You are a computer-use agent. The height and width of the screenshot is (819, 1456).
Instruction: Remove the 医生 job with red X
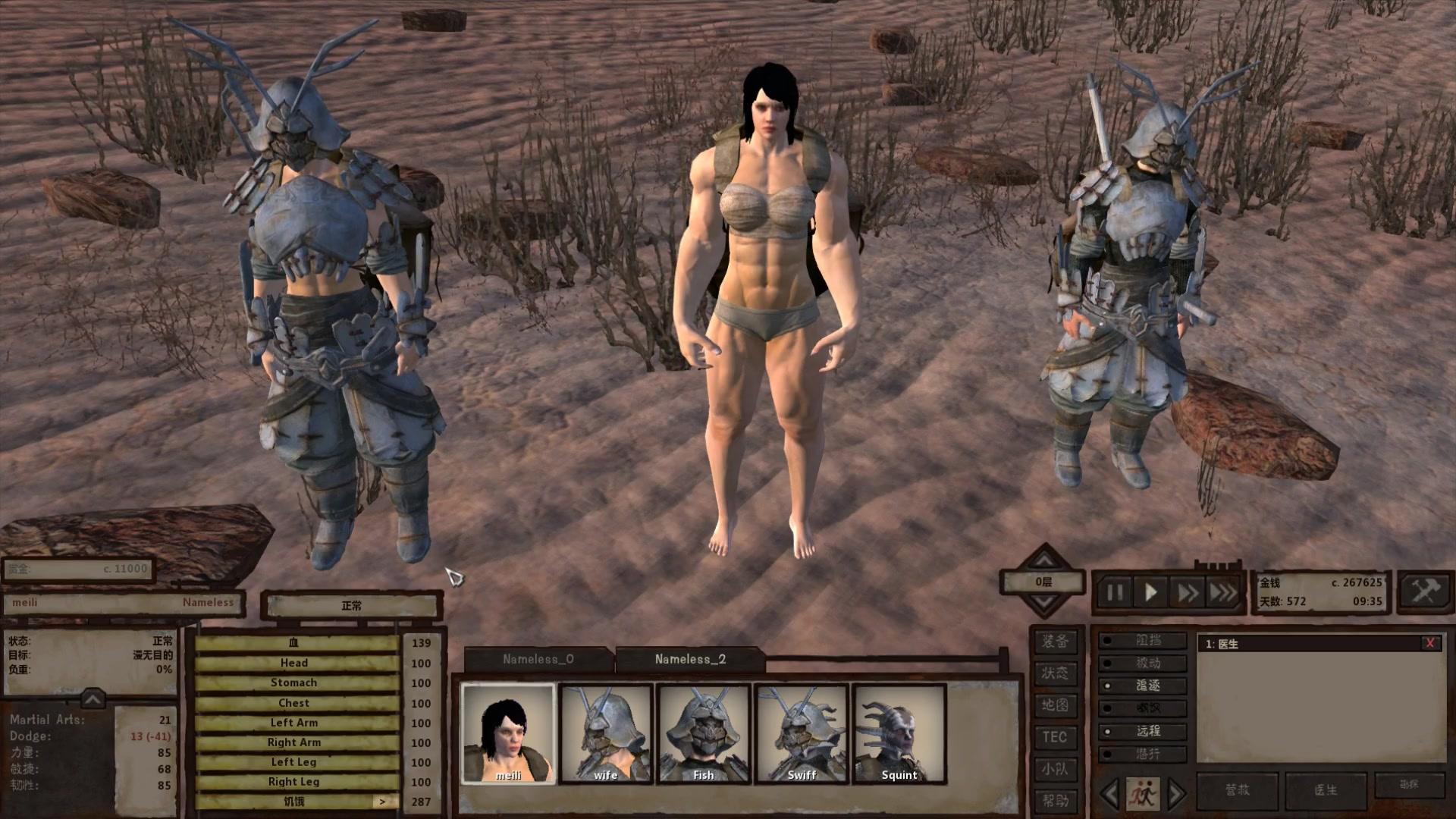[1430, 643]
